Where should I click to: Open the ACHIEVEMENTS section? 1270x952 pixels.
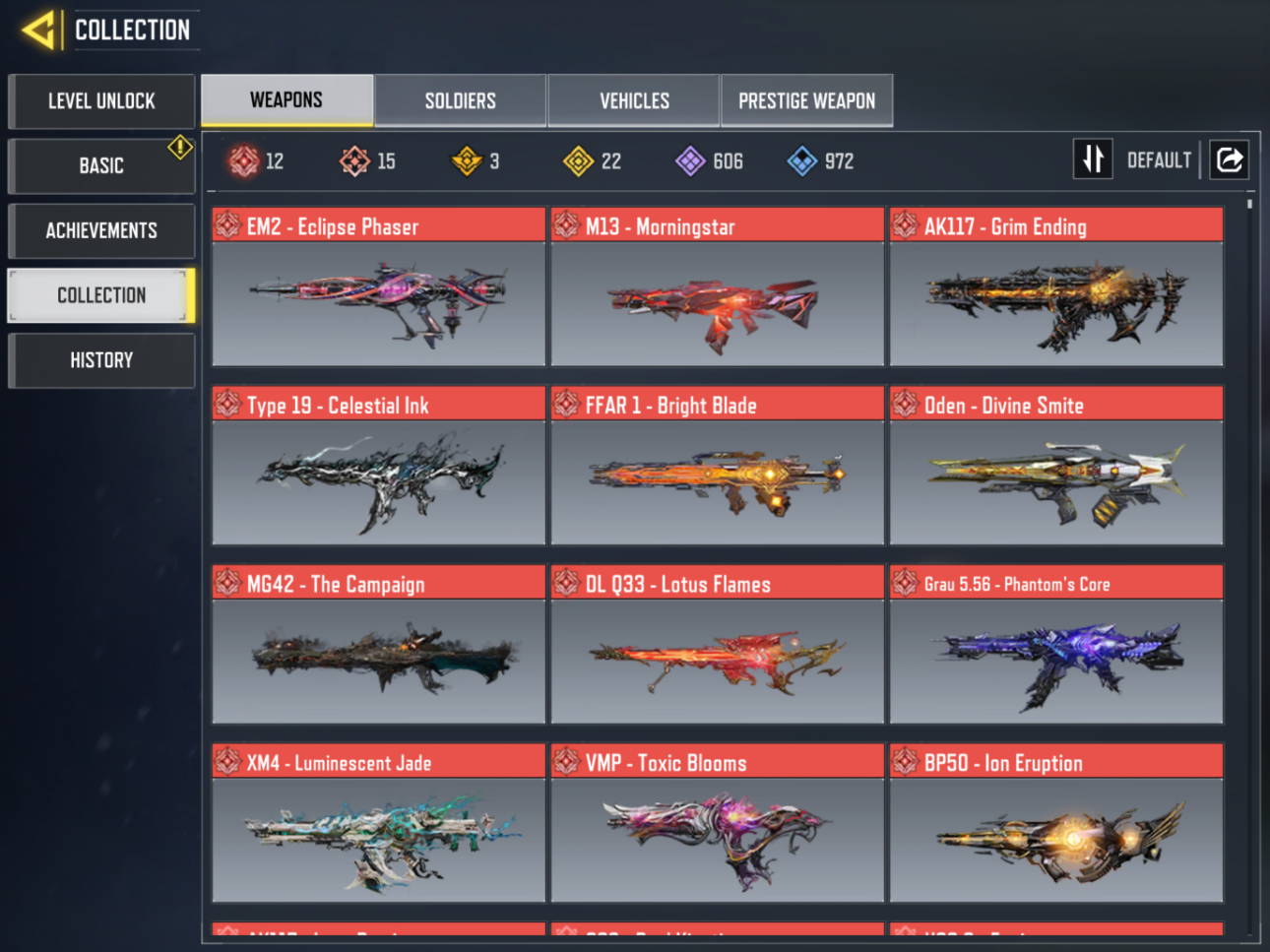coord(101,230)
